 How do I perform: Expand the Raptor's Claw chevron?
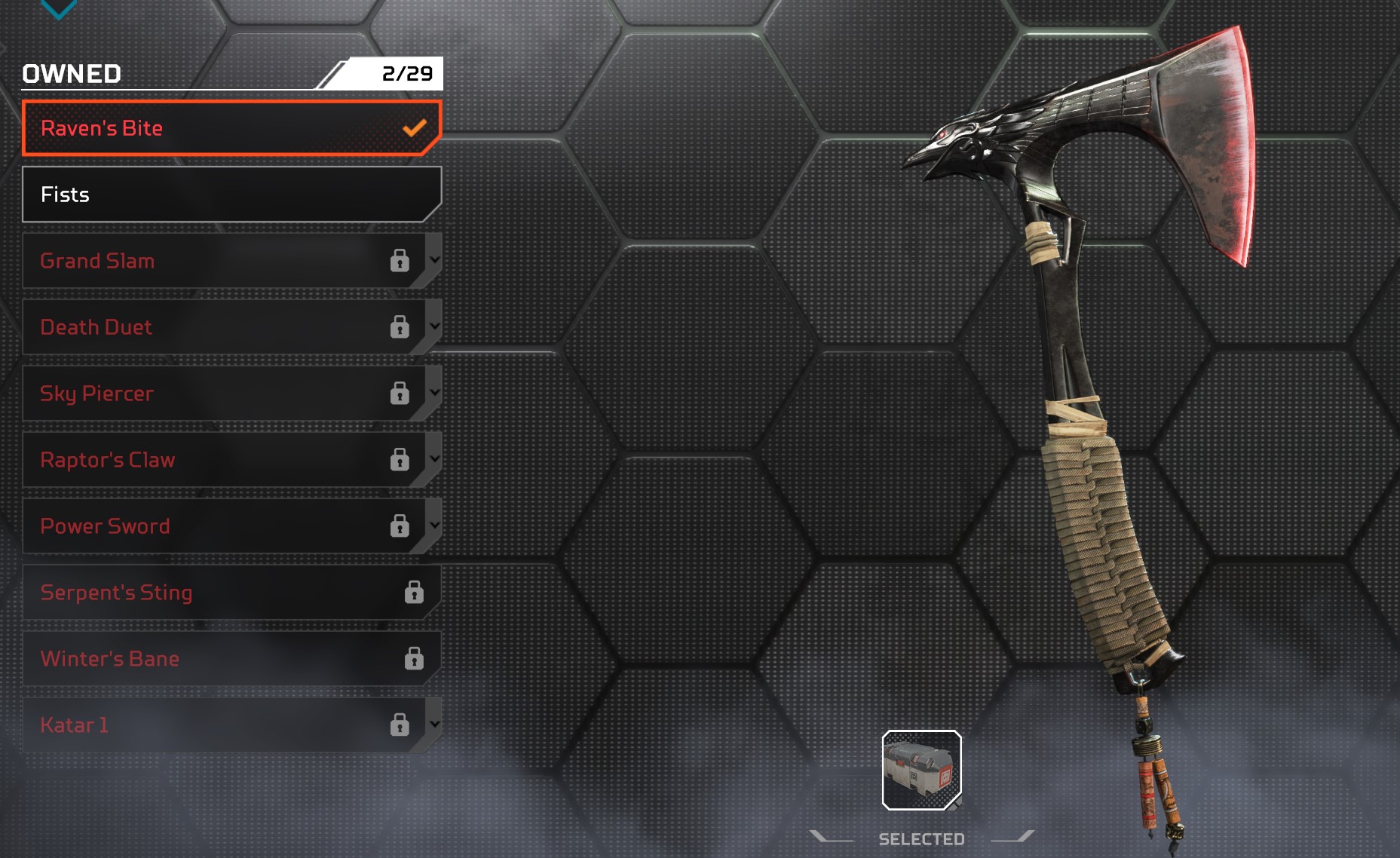point(434,458)
